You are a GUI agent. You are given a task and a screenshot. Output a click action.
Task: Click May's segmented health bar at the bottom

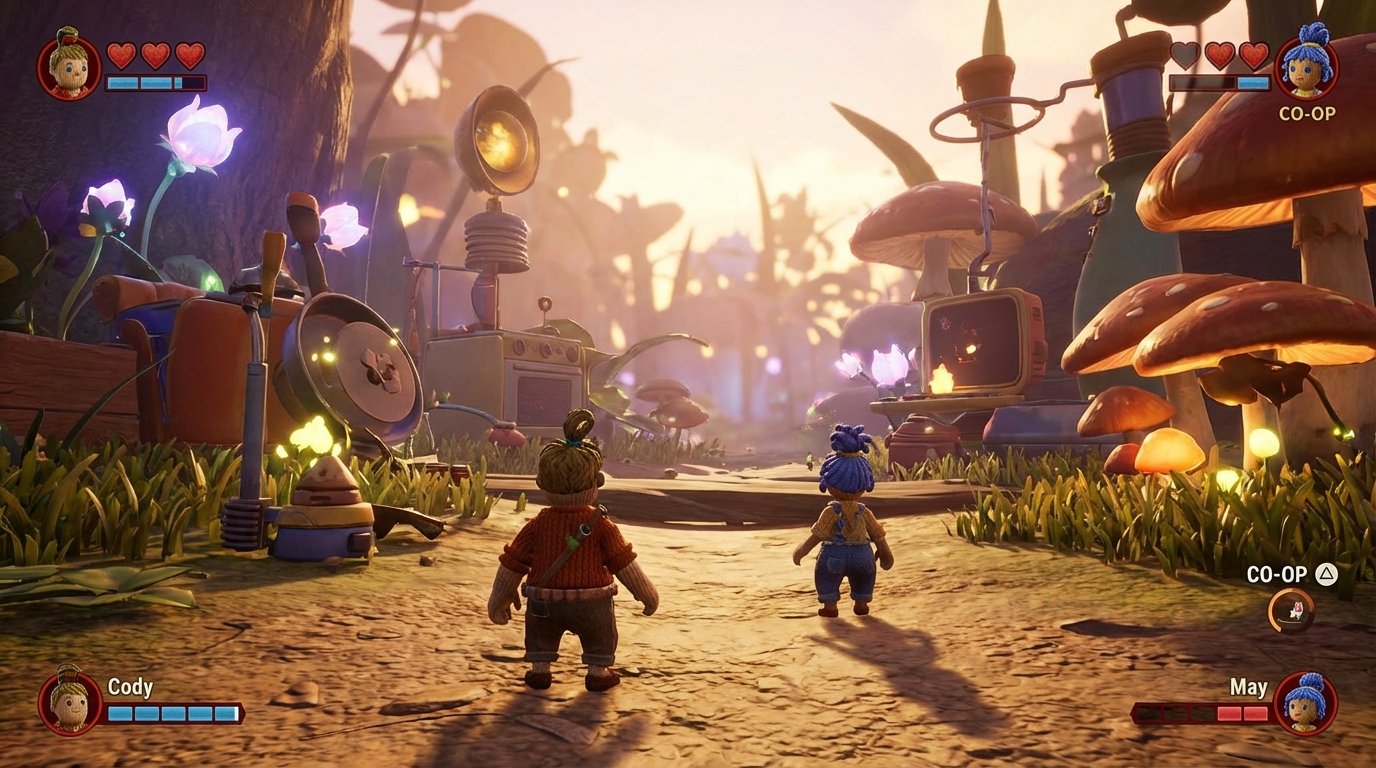pyautogui.click(x=1201, y=714)
